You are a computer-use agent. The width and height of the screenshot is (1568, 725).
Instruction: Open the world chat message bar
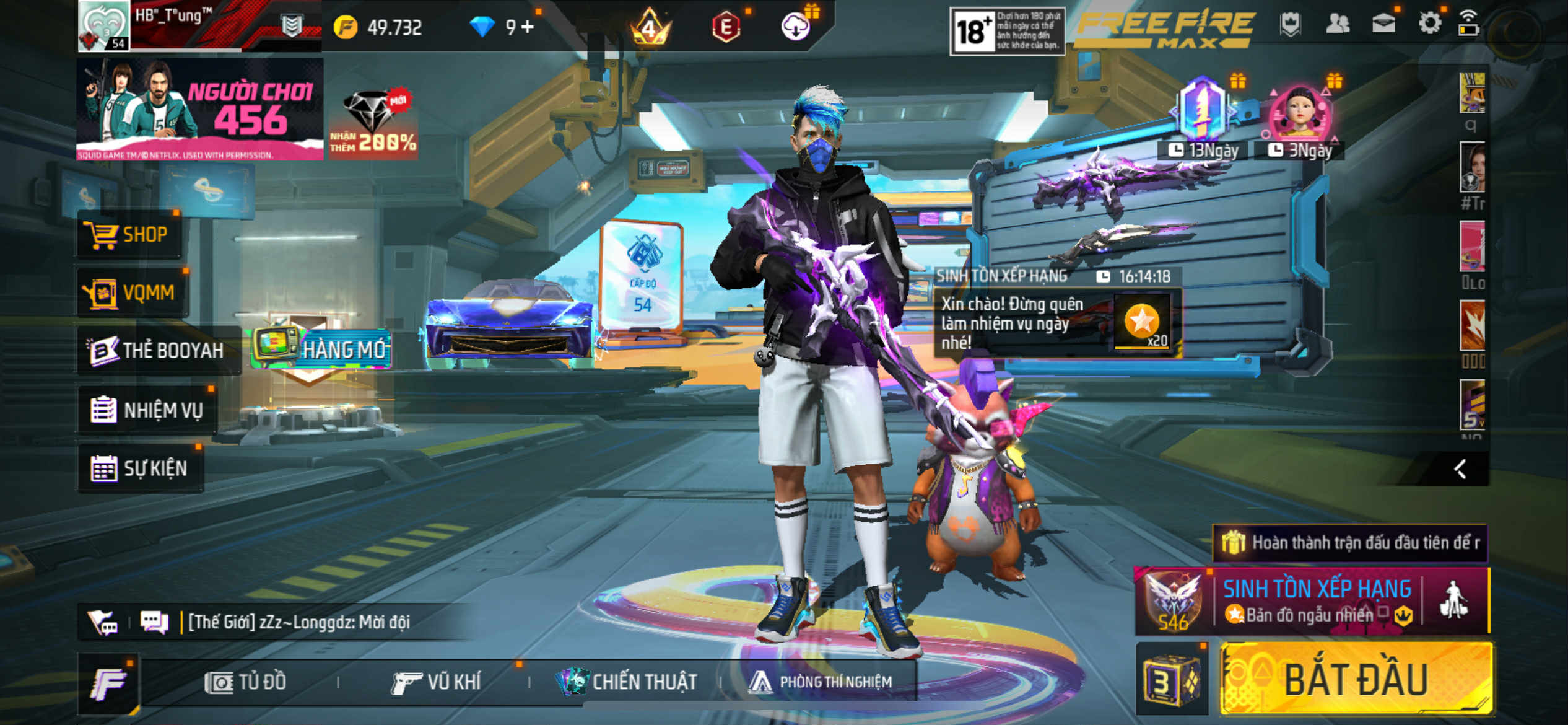pyautogui.click(x=297, y=622)
